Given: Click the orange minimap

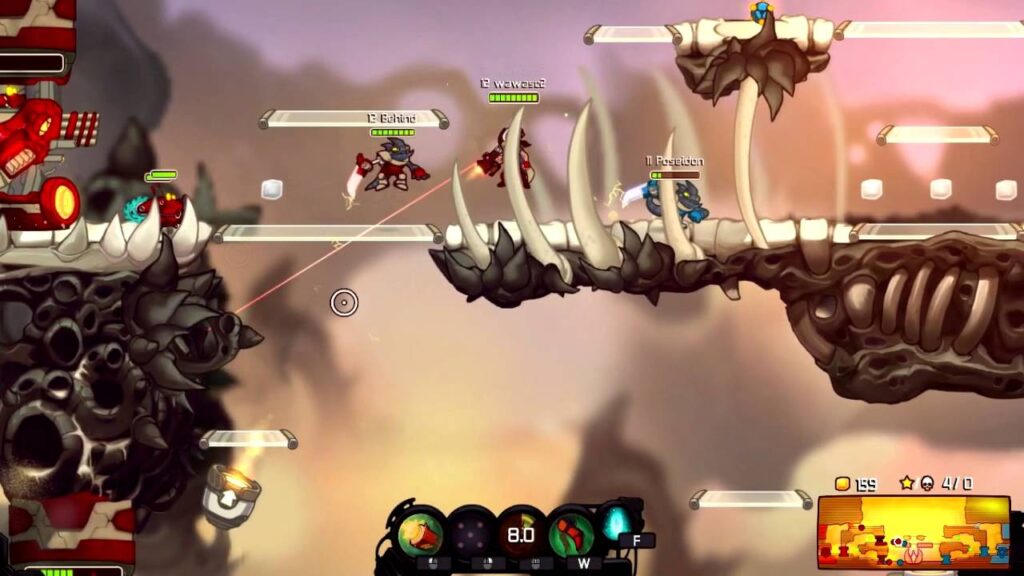Looking at the screenshot, I should click(912, 531).
